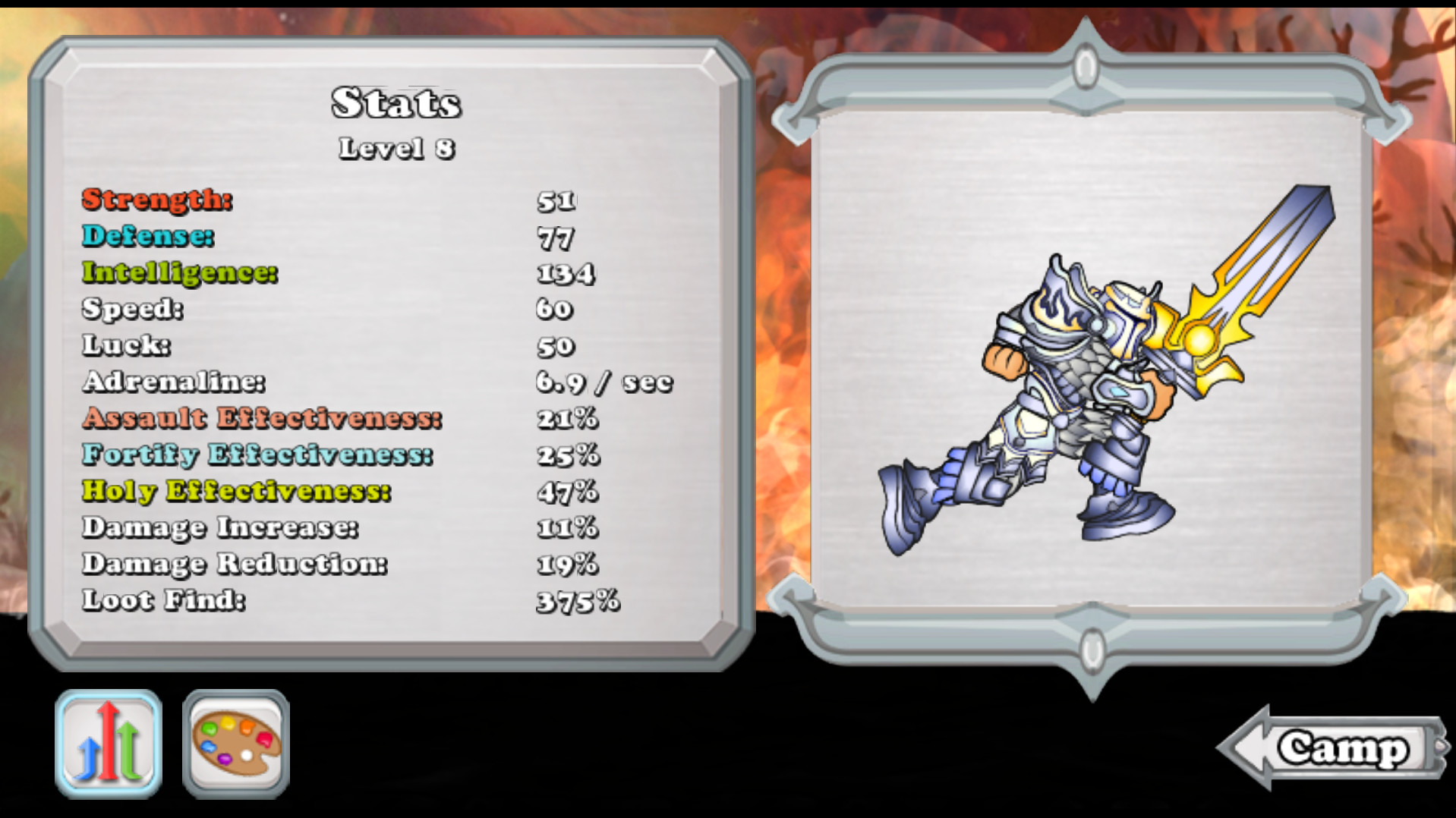Return to Camp via the back button
Screen dimensions: 1456x818
click(x=1338, y=749)
